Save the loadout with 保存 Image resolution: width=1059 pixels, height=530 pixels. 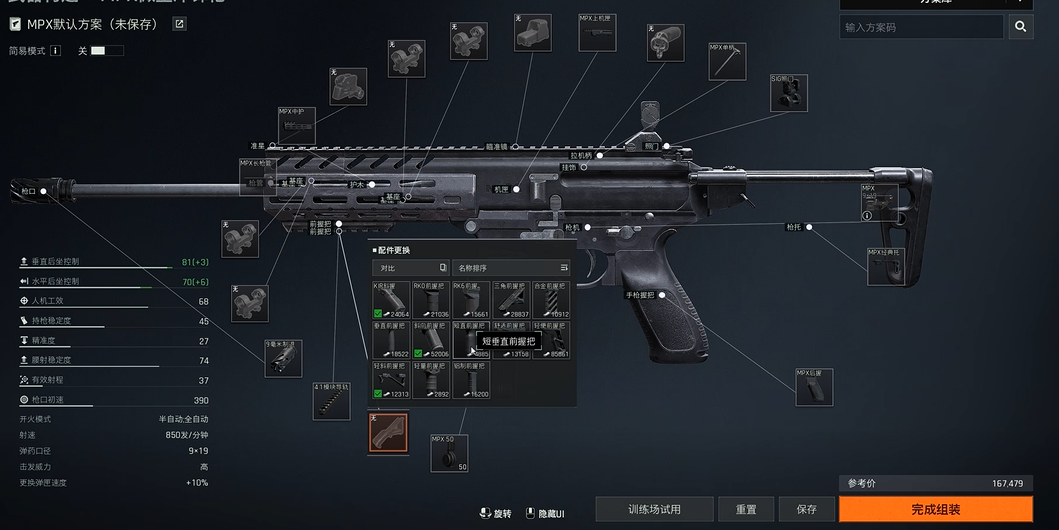coord(806,509)
